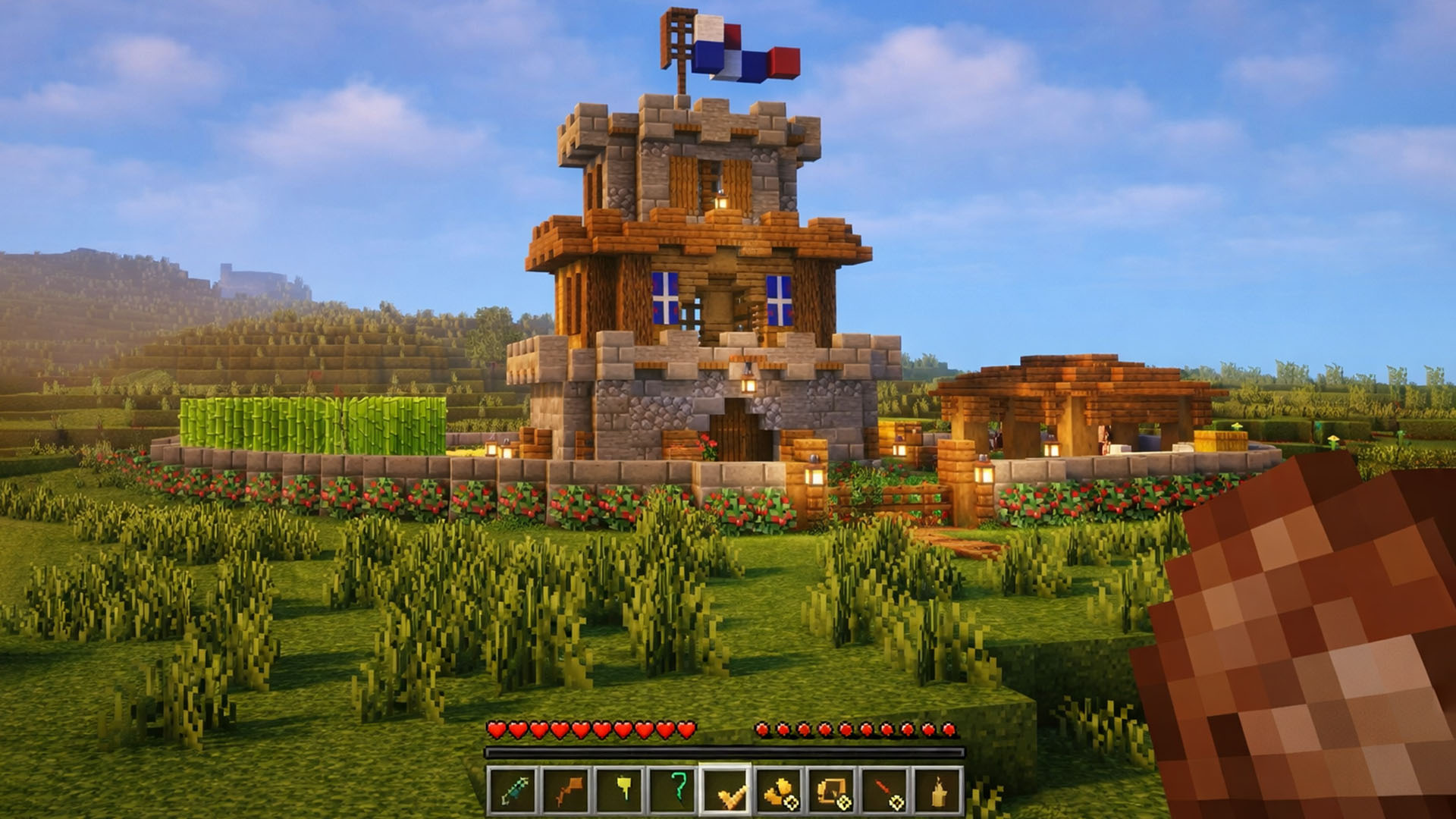Select the teal feathered tool hotbar slot

point(510,791)
